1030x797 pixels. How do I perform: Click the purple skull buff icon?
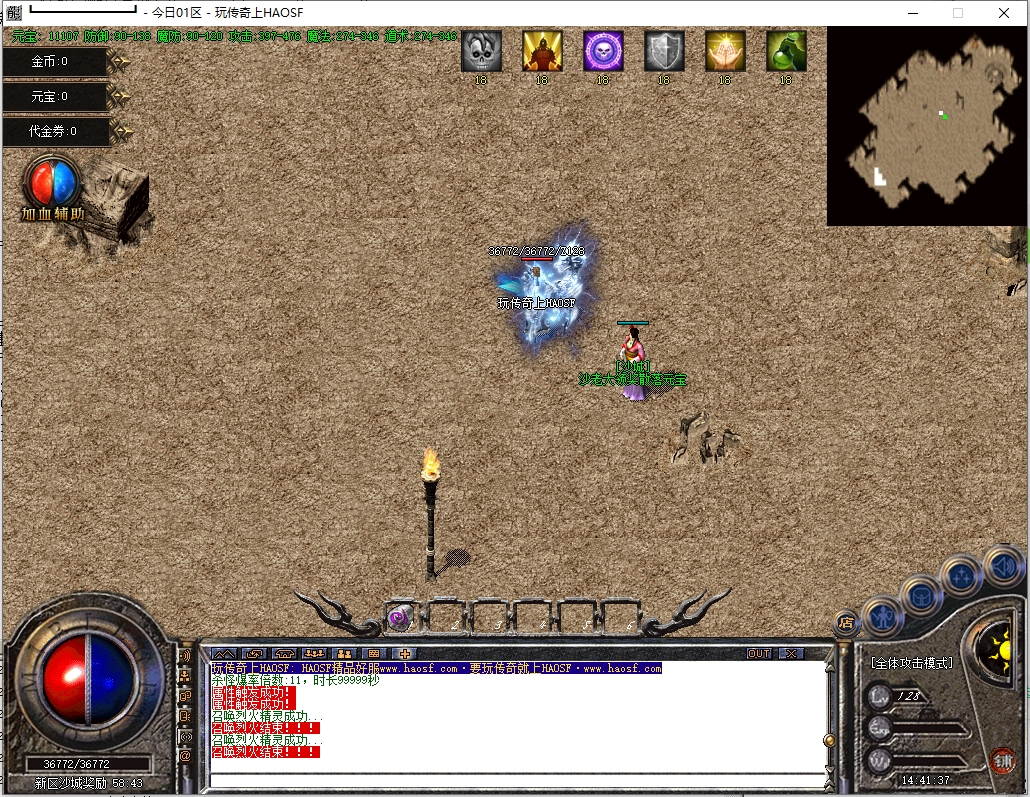click(x=603, y=51)
